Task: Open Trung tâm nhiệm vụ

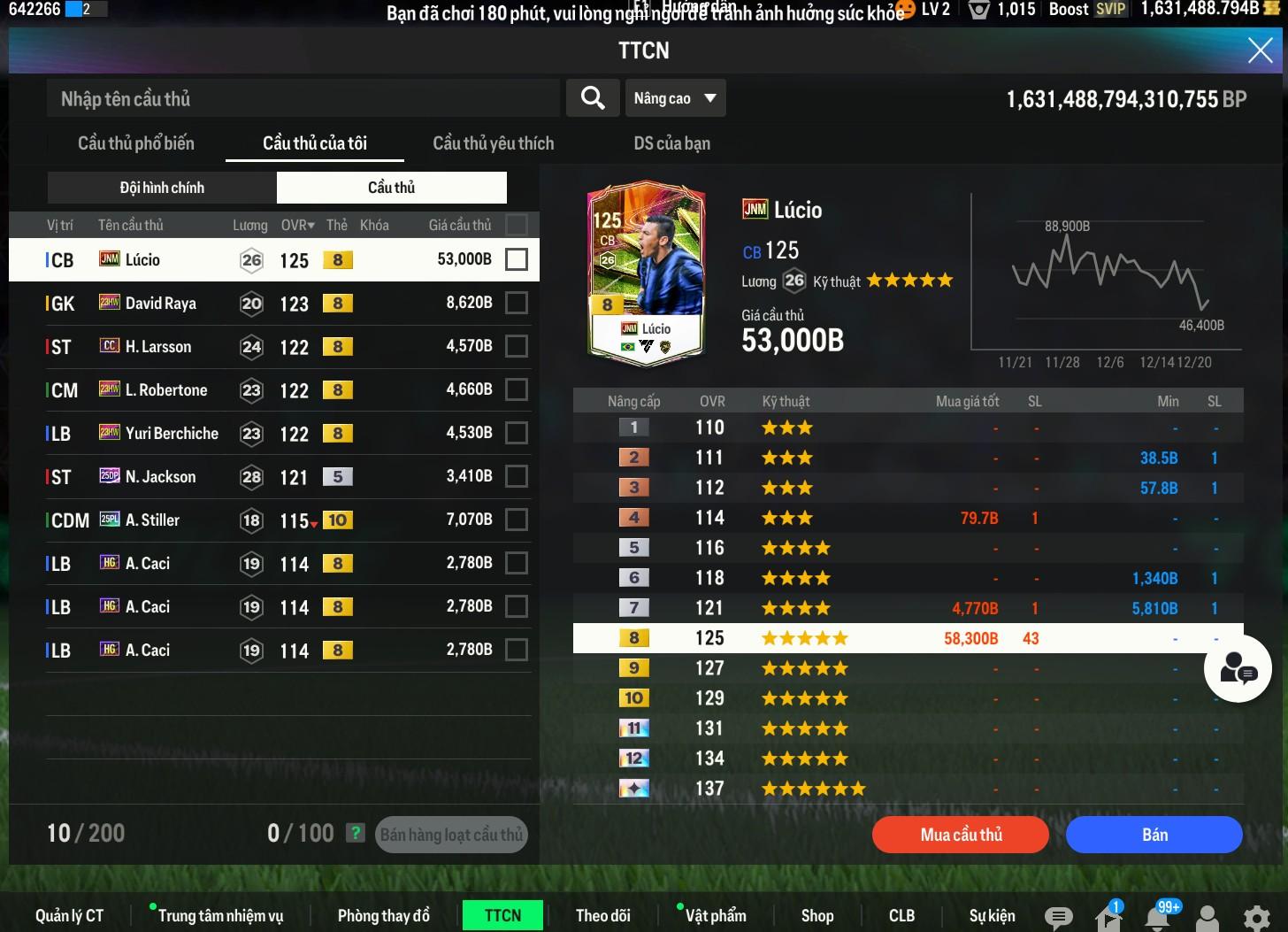Action: pyautogui.click(x=220, y=915)
